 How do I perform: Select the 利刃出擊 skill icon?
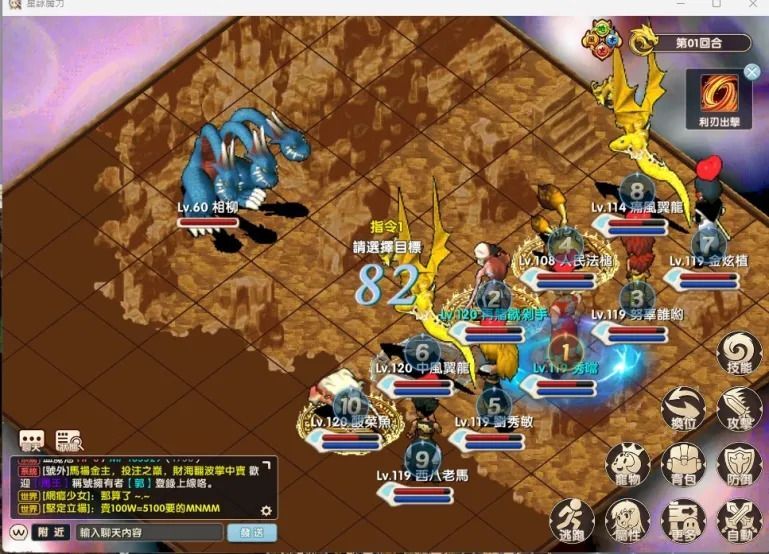pyautogui.click(x=718, y=94)
